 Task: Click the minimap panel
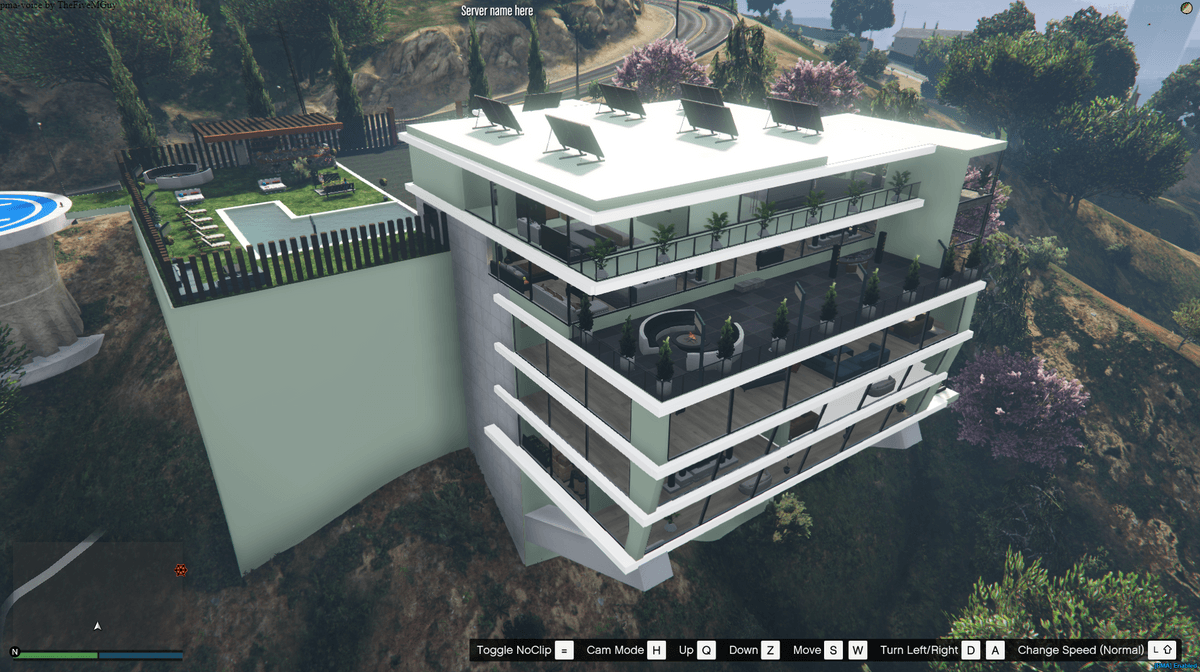(x=98, y=595)
